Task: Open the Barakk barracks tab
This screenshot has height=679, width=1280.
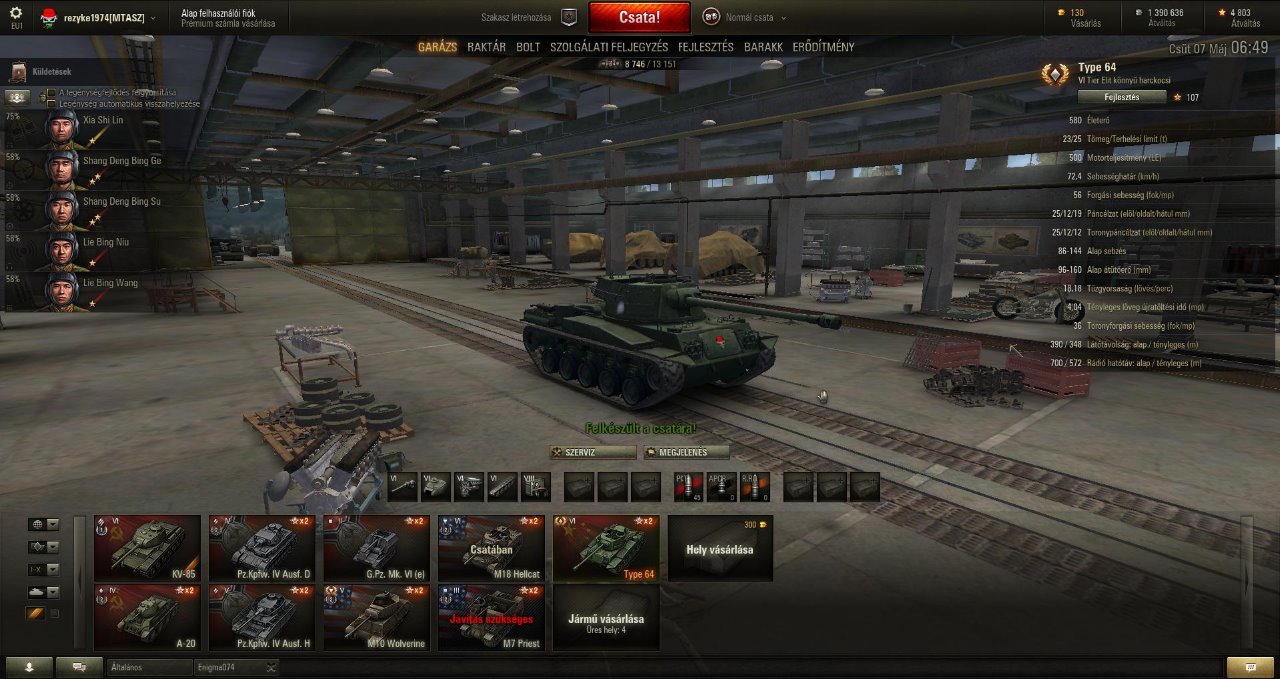Action: (763, 47)
